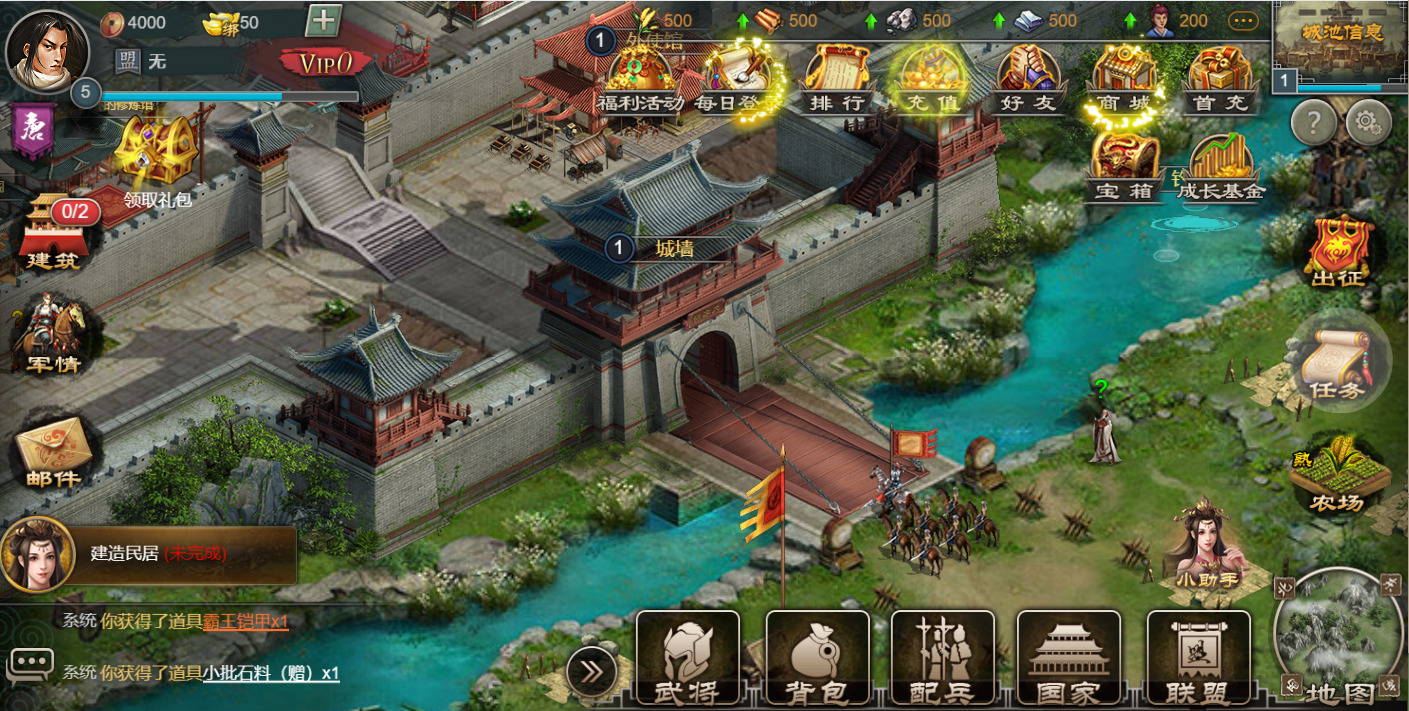1409x711 pixels.
Task: Expand the toolbar with the double-arrow button
Action: pyautogui.click(x=592, y=671)
